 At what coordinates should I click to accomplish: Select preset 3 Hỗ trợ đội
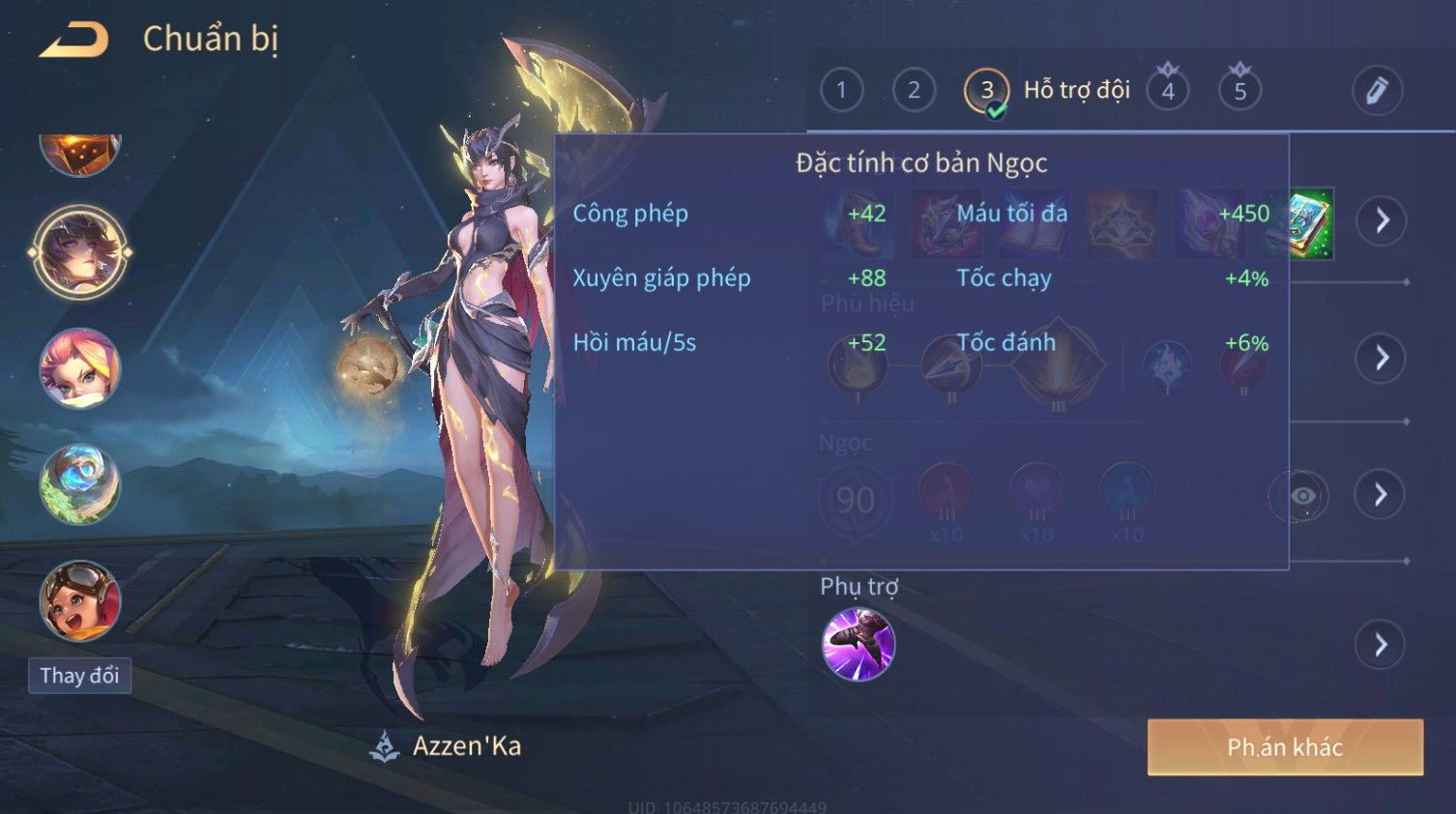[x=987, y=91]
